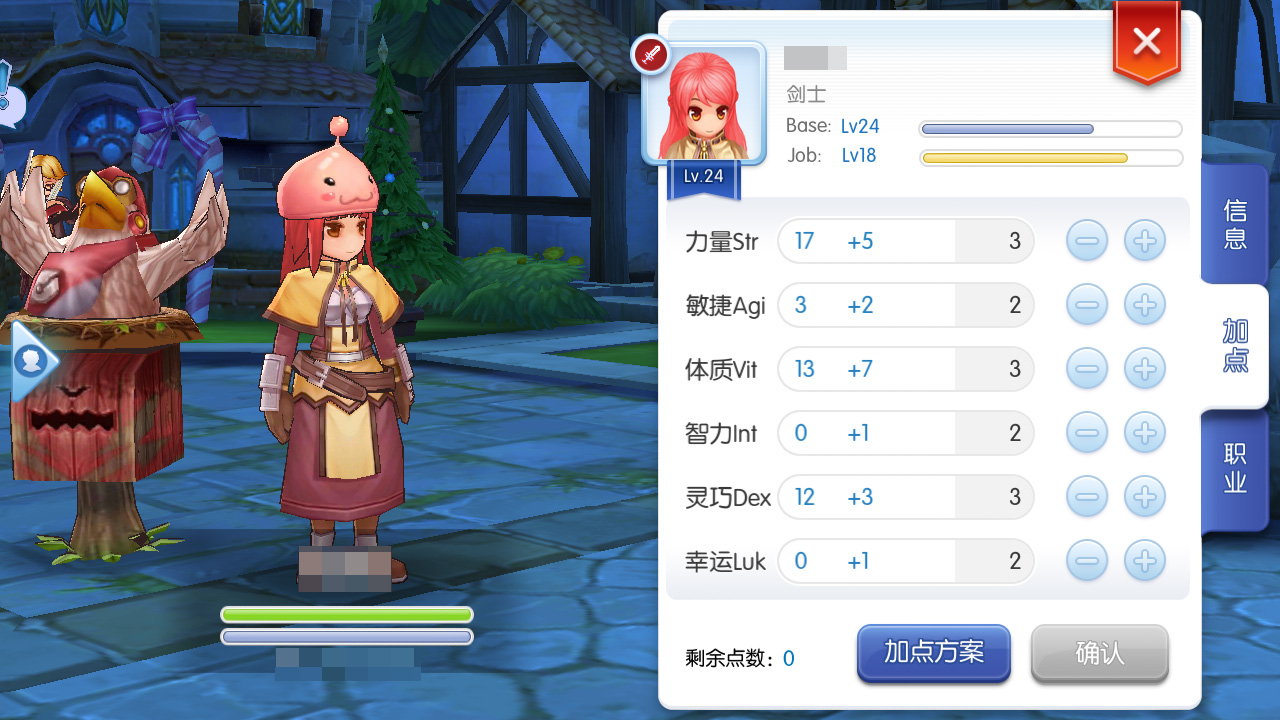Click the Base Lv24 experience bar
The image size is (1280, 720).
tap(1050, 128)
